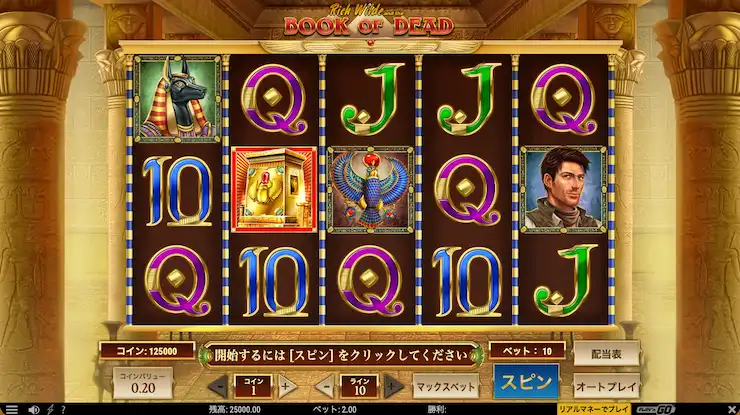Change the コインバリュー coin value of 0.20

click(141, 385)
